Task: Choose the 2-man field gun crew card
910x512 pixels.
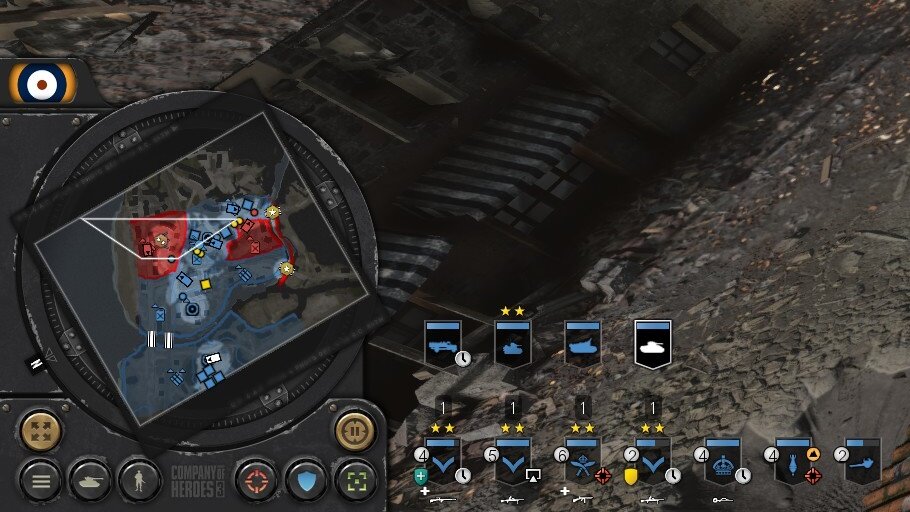Action: click(x=862, y=460)
